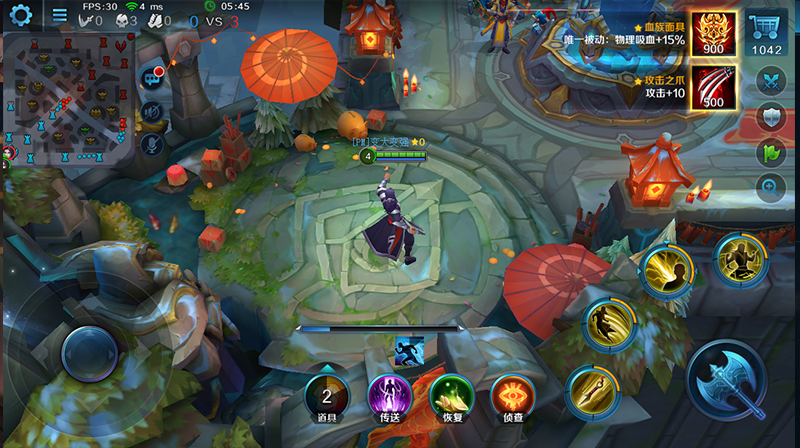Click the magnifying glass zoom button

tap(770, 186)
